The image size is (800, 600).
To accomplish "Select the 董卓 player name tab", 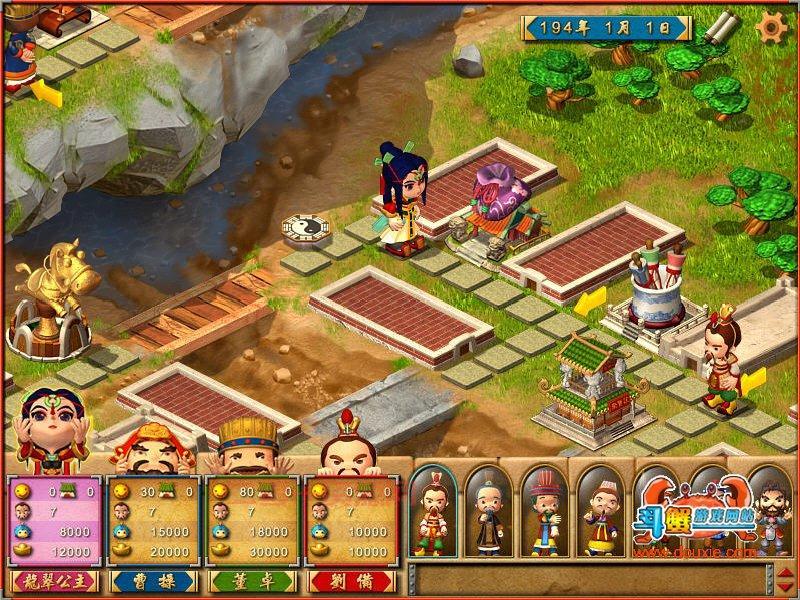I will (251, 581).
